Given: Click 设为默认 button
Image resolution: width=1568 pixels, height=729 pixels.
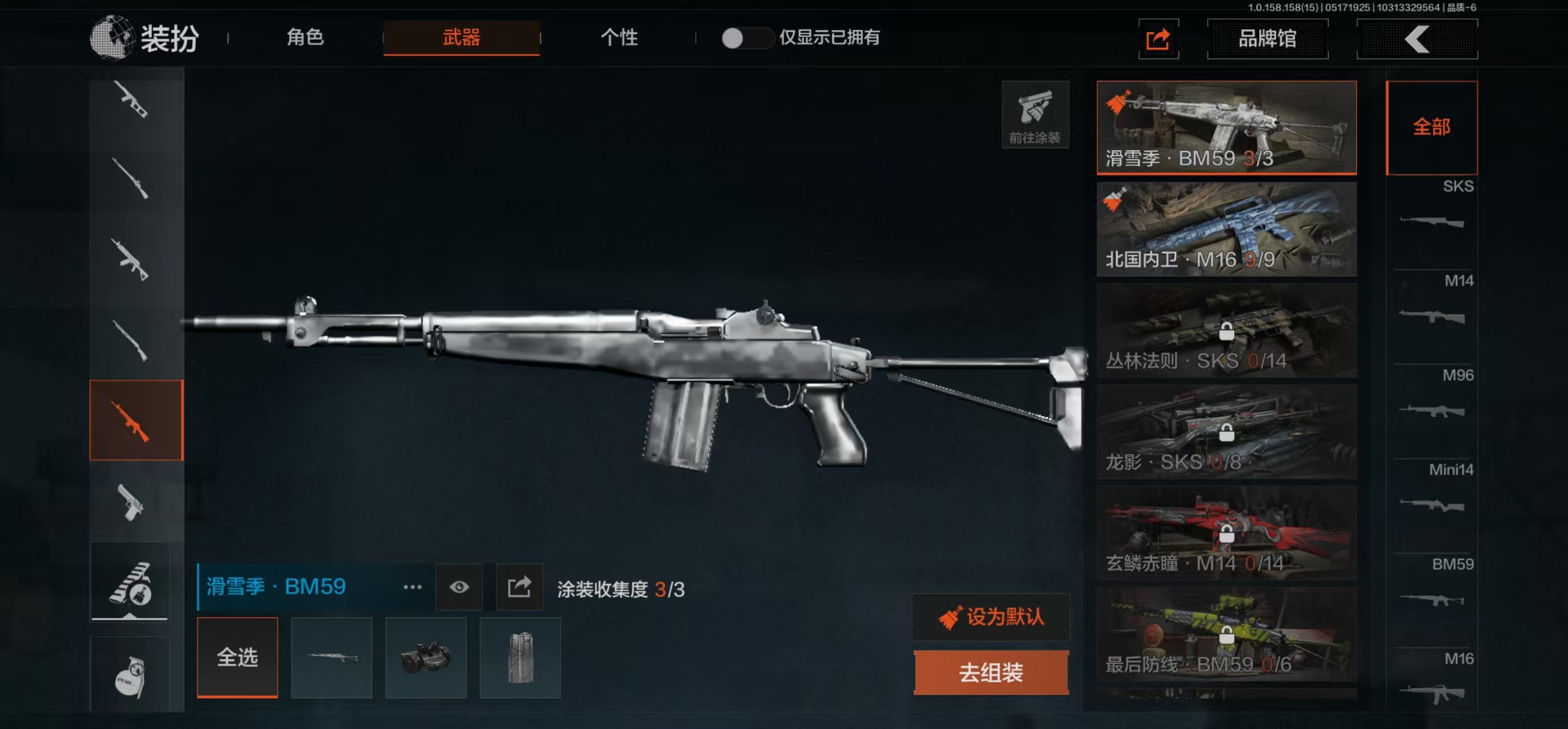Looking at the screenshot, I should click(x=990, y=617).
